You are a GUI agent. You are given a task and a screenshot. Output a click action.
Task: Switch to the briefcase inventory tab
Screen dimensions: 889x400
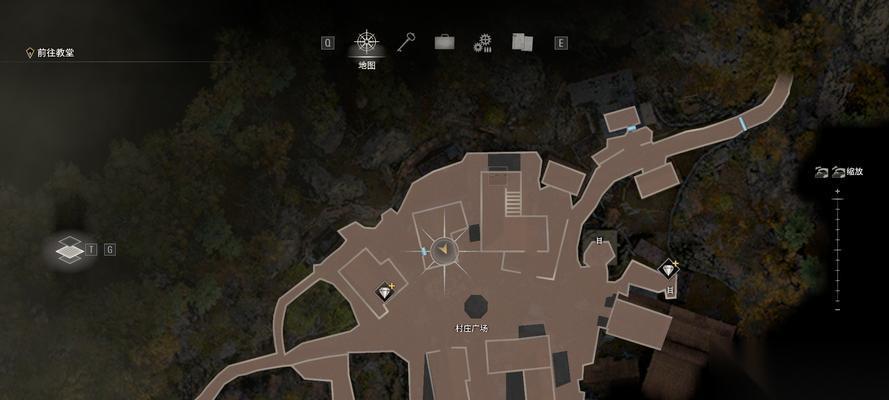pyautogui.click(x=444, y=42)
